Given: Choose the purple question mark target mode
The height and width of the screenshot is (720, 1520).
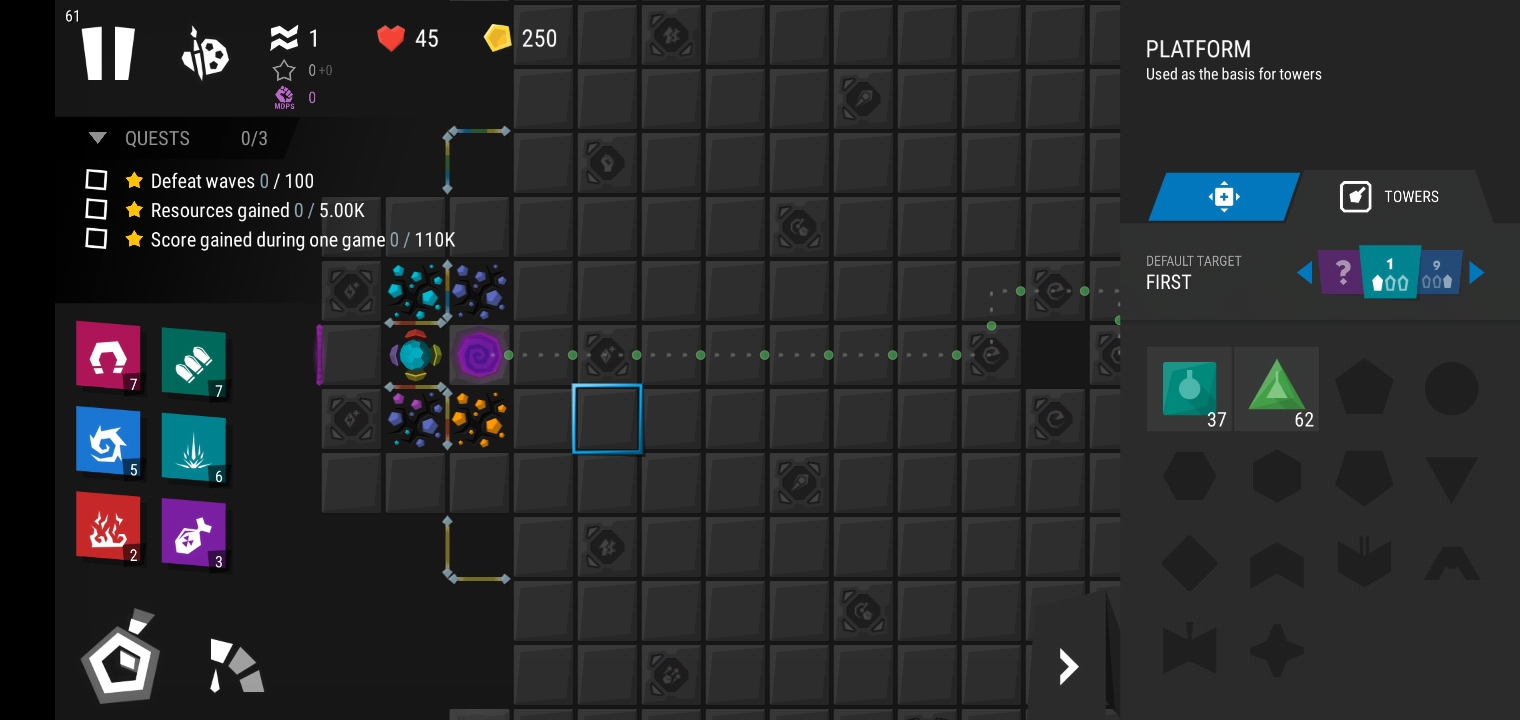Looking at the screenshot, I should (1340, 271).
